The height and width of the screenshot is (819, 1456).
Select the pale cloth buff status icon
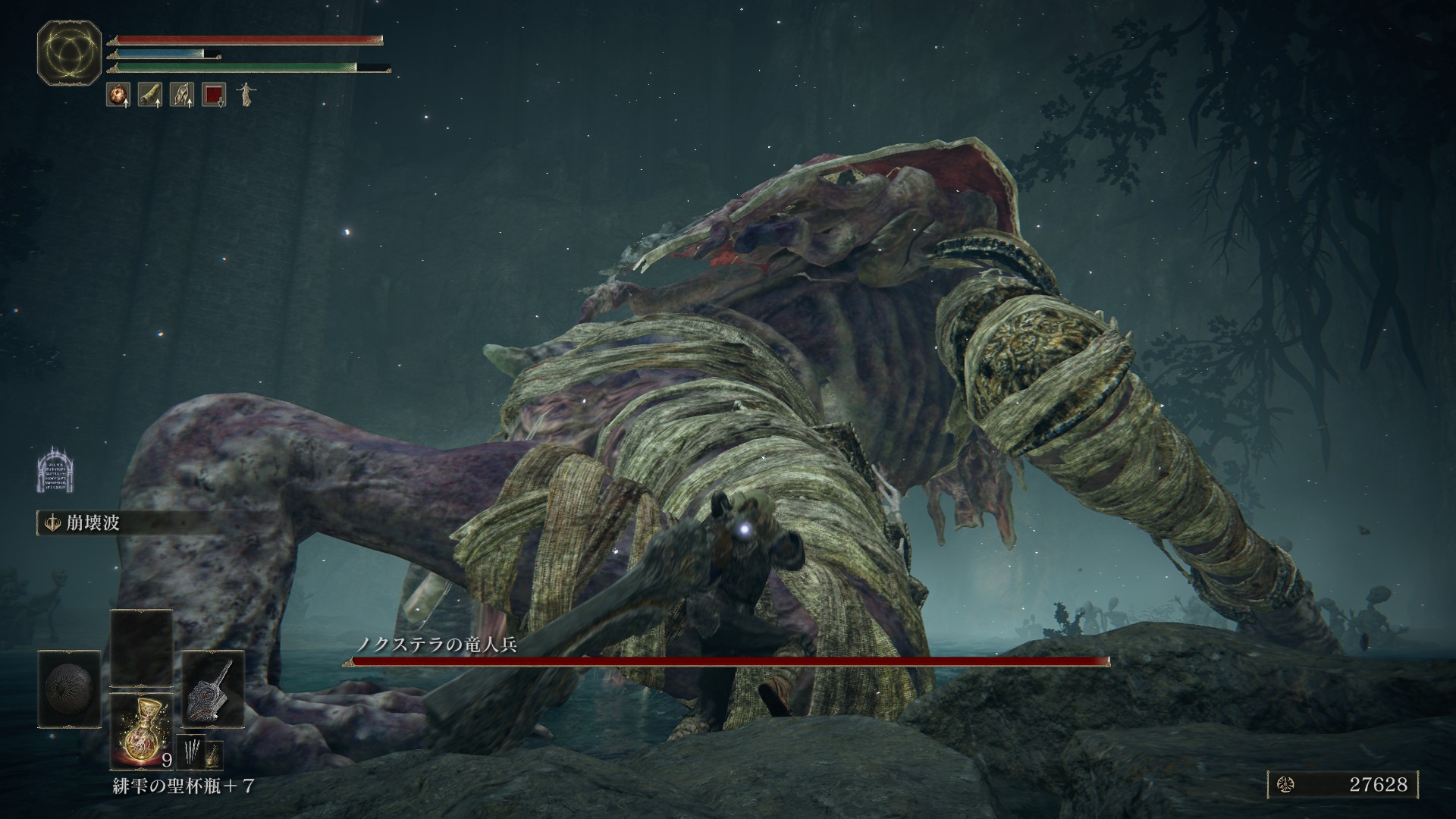click(181, 95)
